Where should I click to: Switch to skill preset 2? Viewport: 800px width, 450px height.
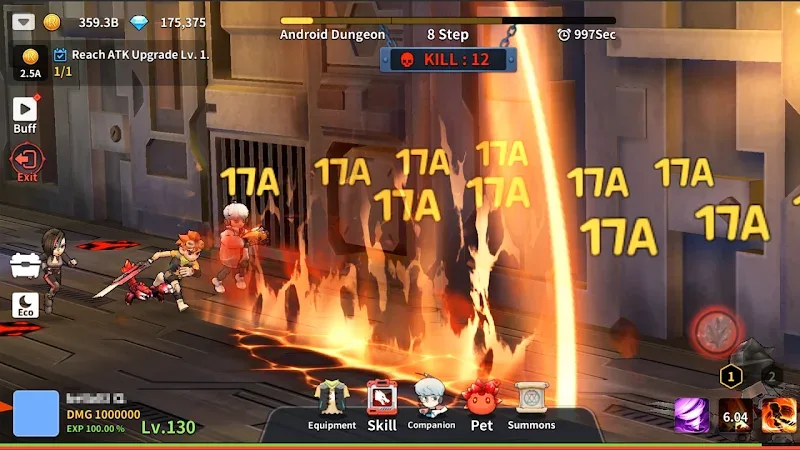(771, 376)
